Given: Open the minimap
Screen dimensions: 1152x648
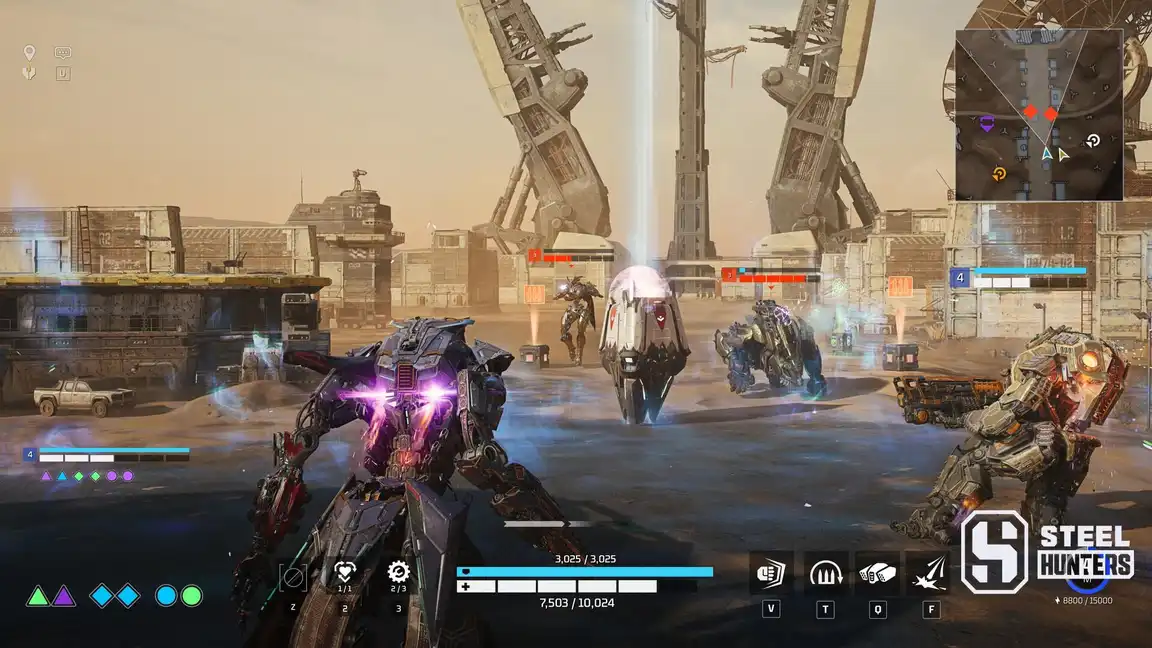Looking at the screenshot, I should coord(1038,114).
